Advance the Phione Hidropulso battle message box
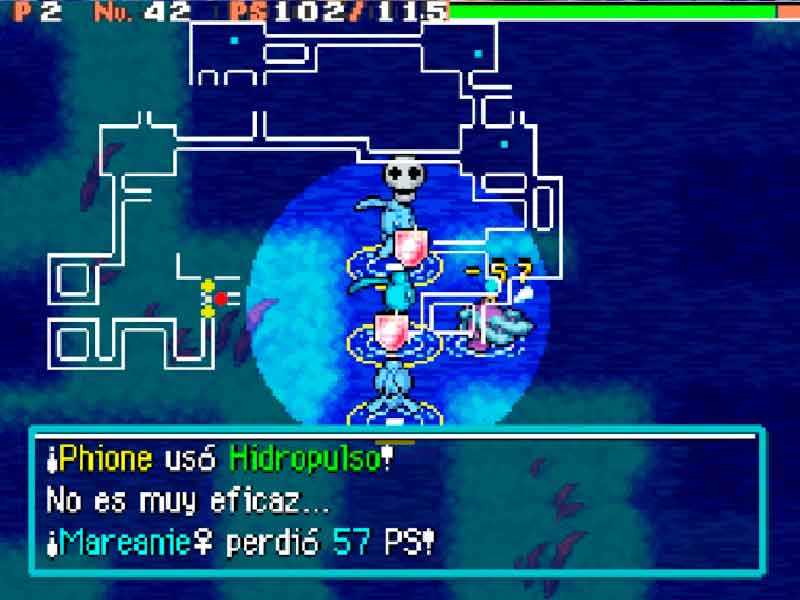Viewport: 800px width, 600px height. [398, 501]
